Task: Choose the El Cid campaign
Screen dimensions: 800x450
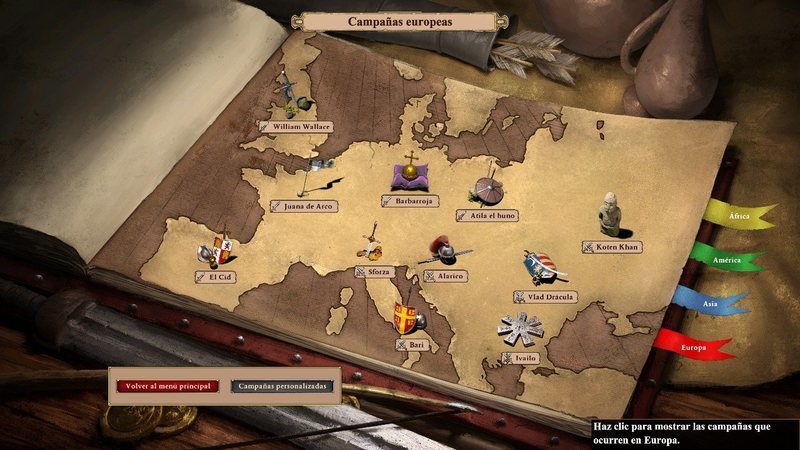Action: point(216,276)
